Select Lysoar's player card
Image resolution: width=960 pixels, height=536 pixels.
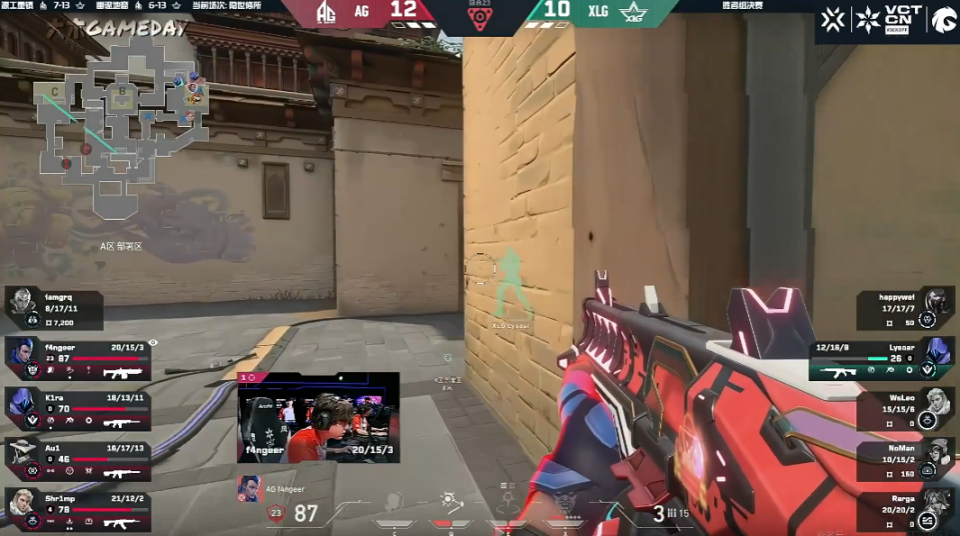click(882, 358)
